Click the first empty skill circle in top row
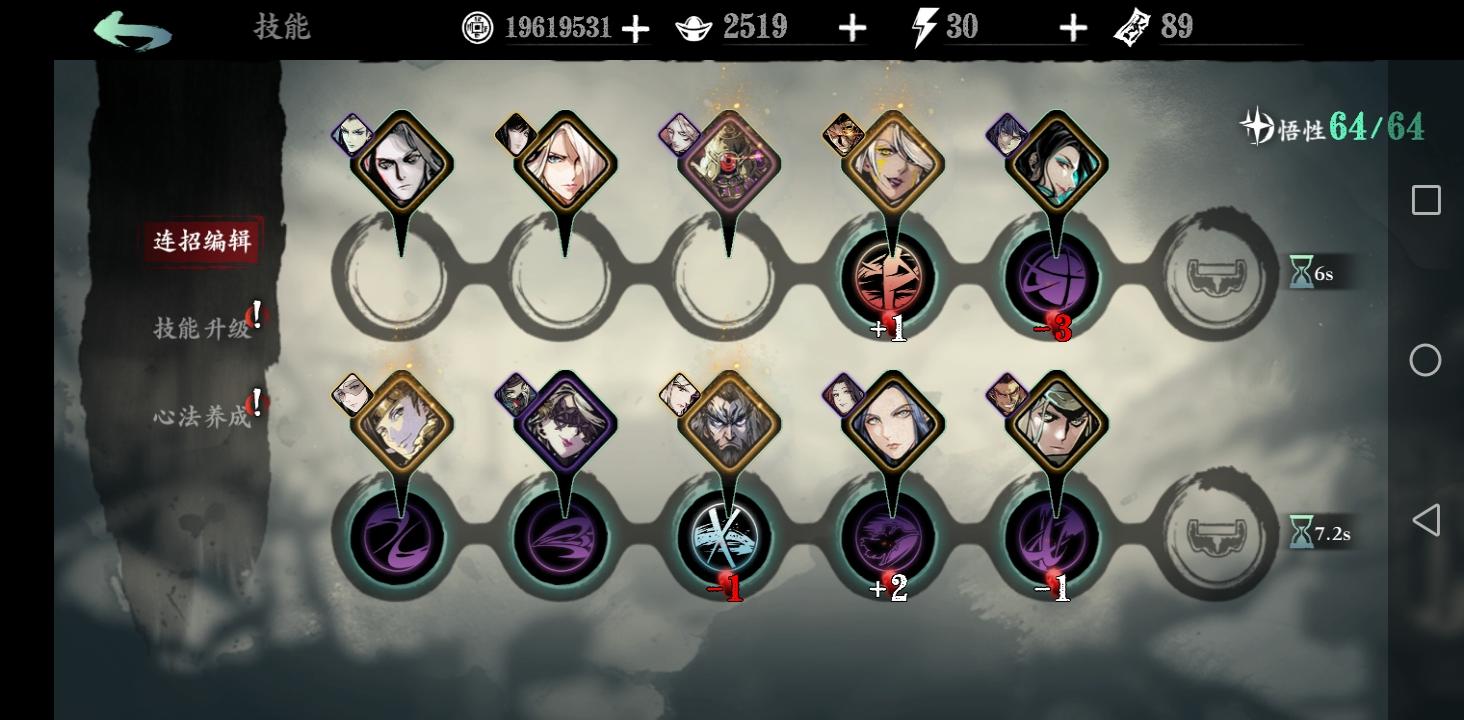The image size is (1464, 720). coord(397,277)
